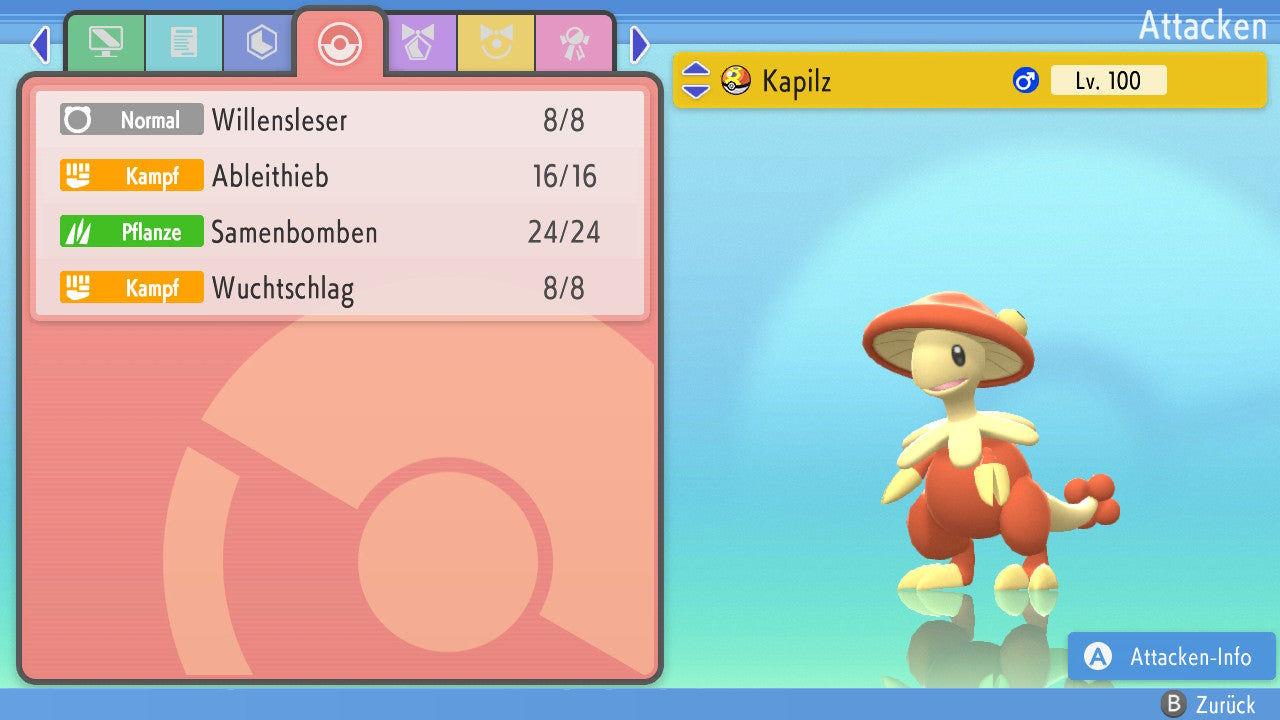Click the left arrow beside the tabs
This screenshot has width=1280, height=720.
click(40, 44)
